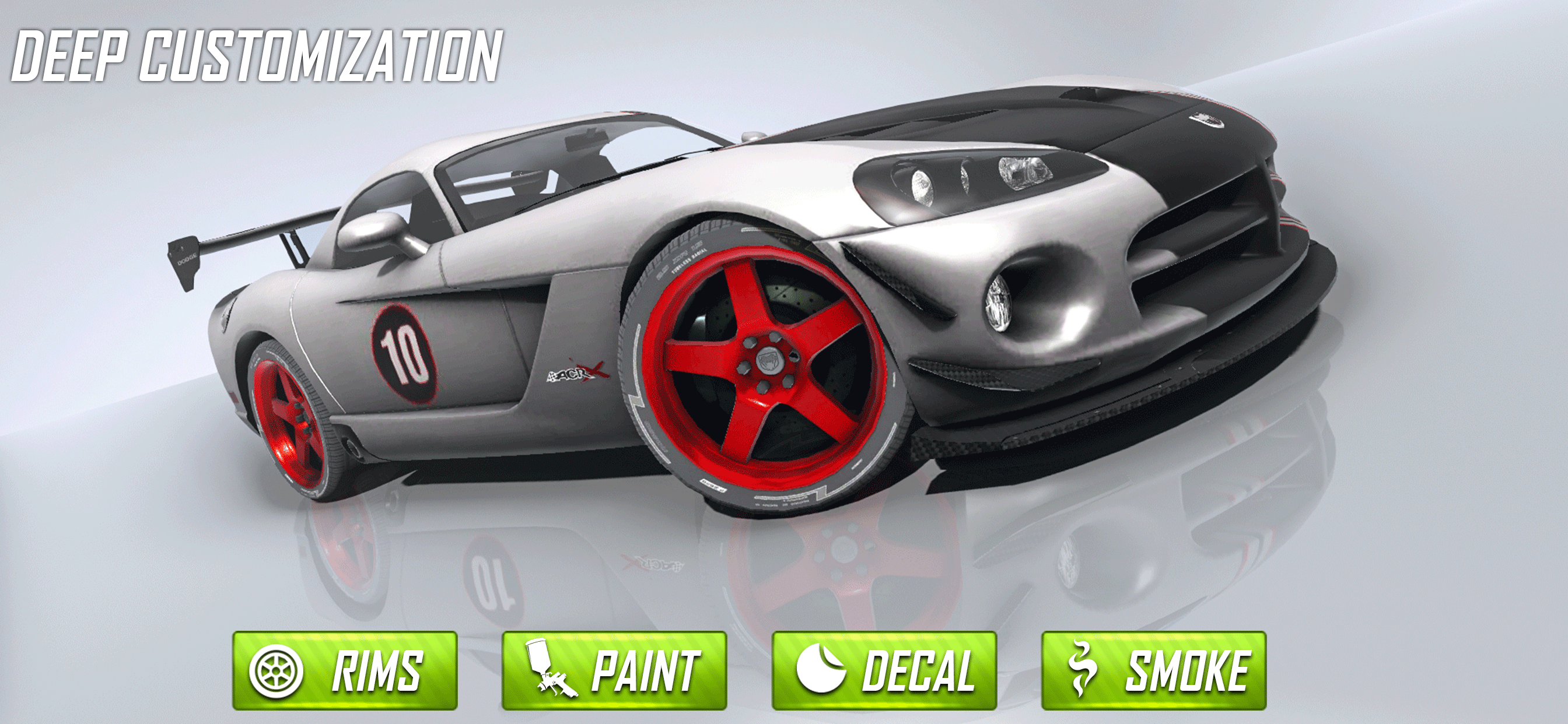Select the Paint button
1568x724 pixels.
(614, 669)
